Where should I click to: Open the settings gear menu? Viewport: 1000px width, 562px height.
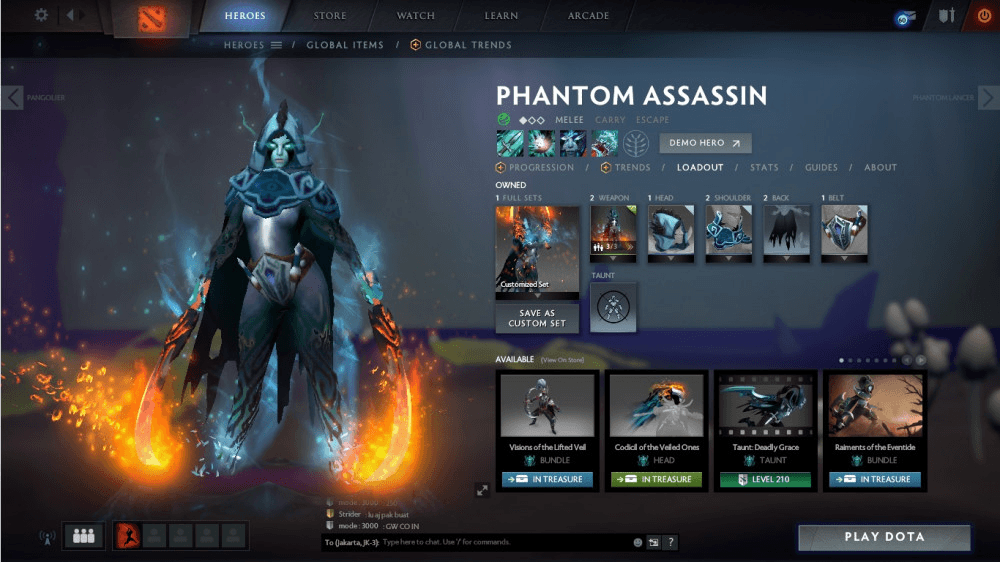(41, 15)
